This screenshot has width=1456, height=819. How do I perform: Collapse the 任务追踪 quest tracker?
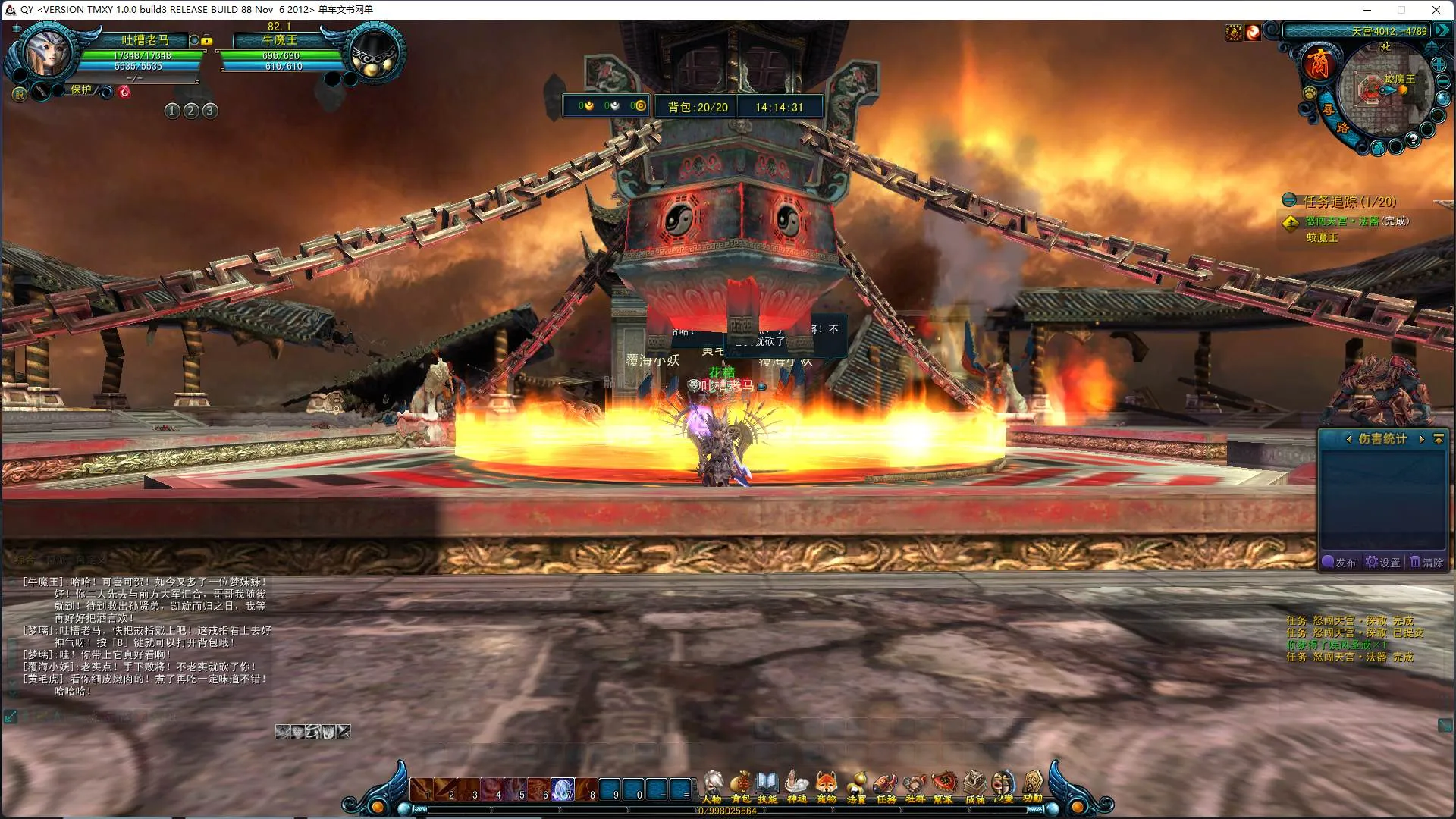[x=1289, y=200]
